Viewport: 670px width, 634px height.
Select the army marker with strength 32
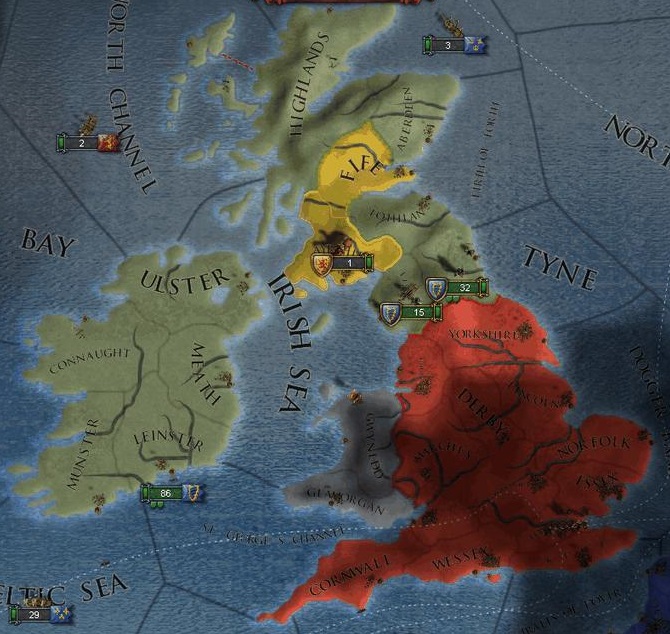(x=459, y=289)
